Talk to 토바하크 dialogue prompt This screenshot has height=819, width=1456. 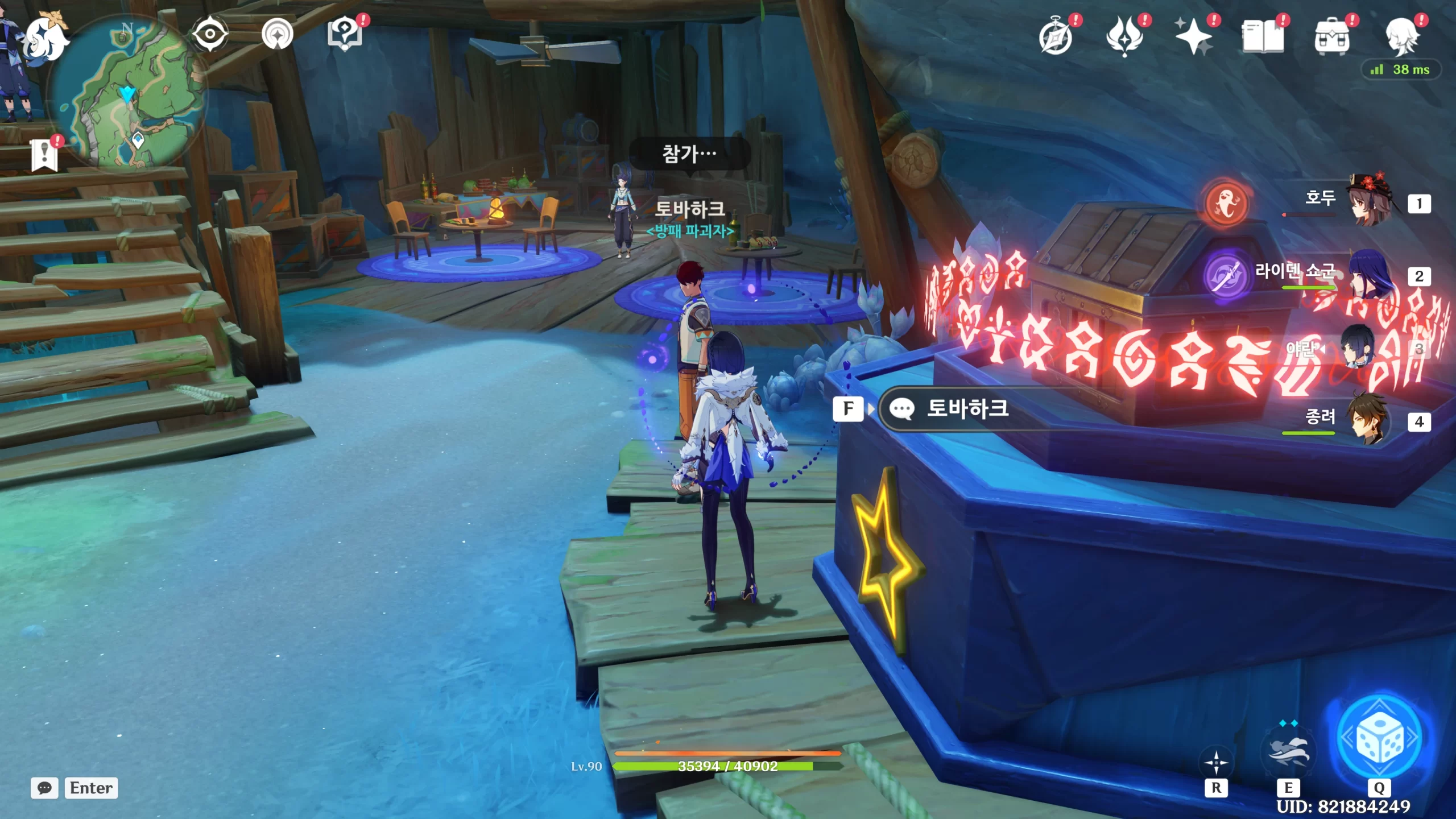click(967, 408)
